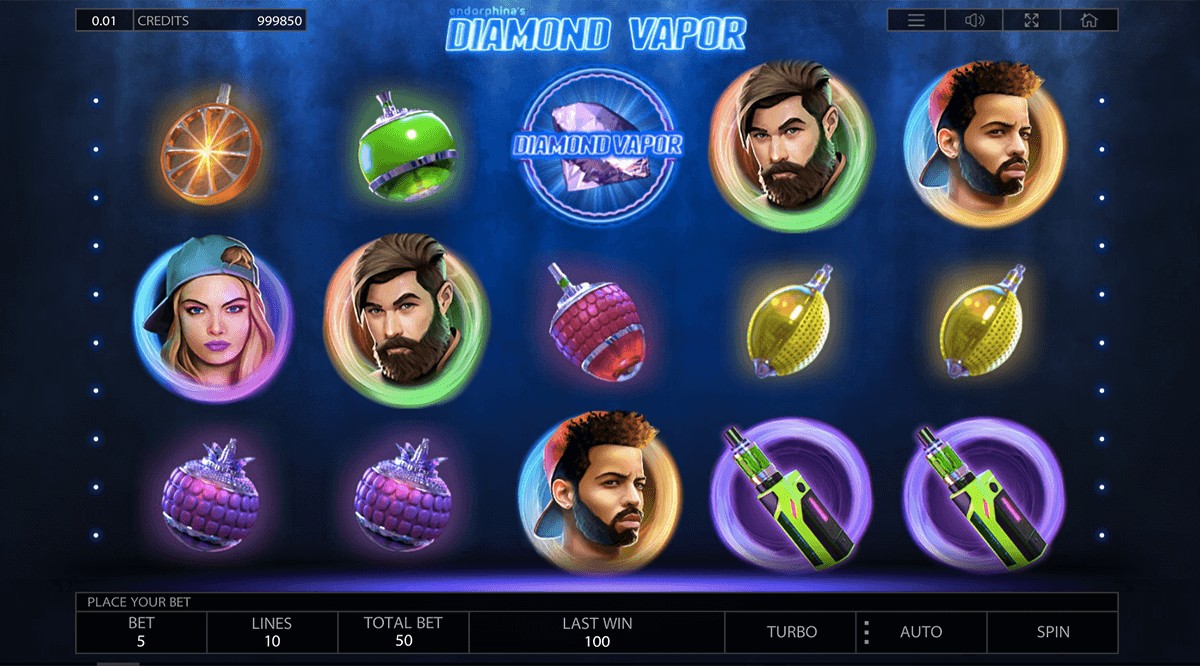Adjust the number of Lines
This screenshot has width=1200, height=666.
pos(271,632)
